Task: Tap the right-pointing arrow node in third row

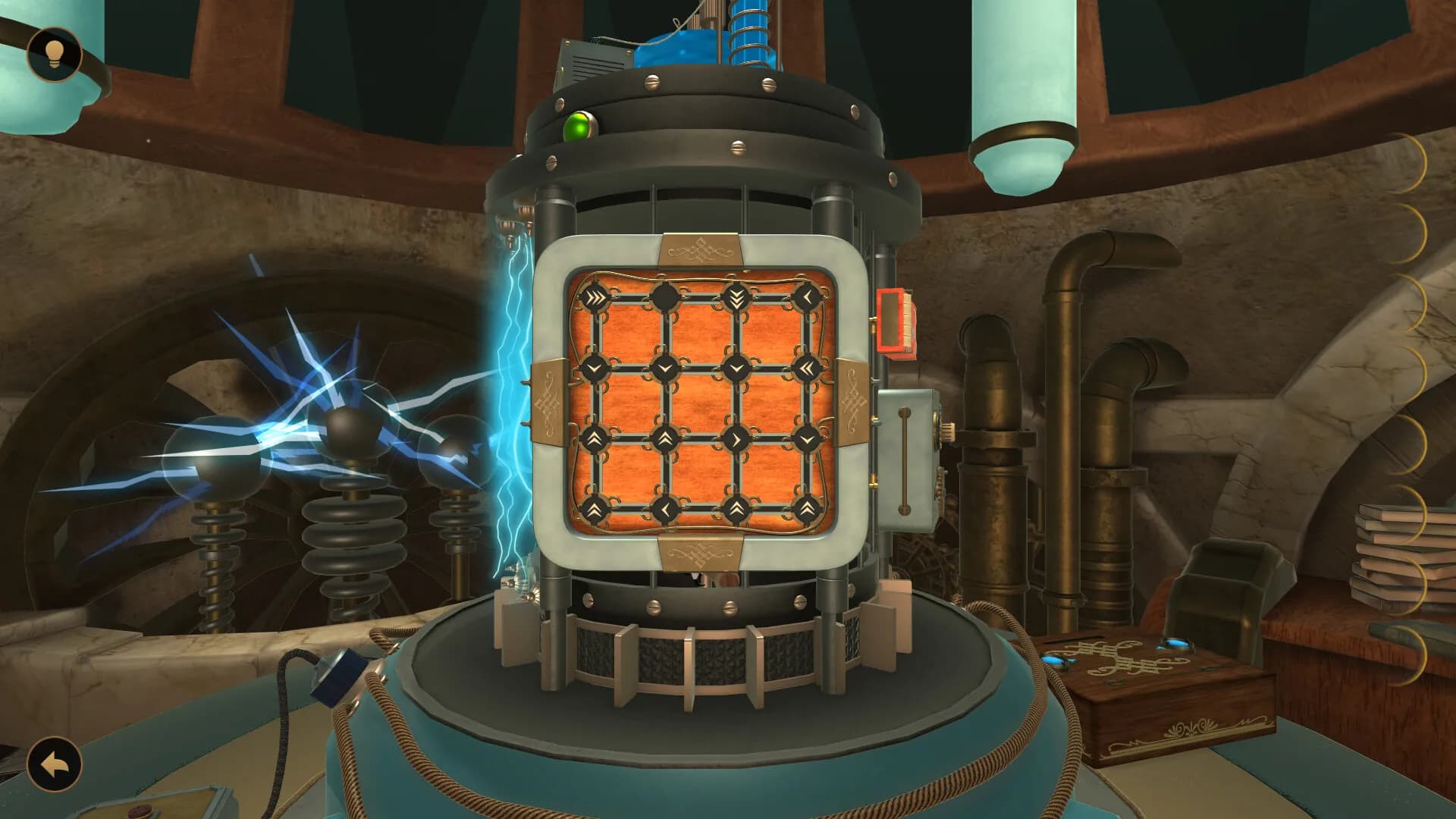Action: coord(736,438)
